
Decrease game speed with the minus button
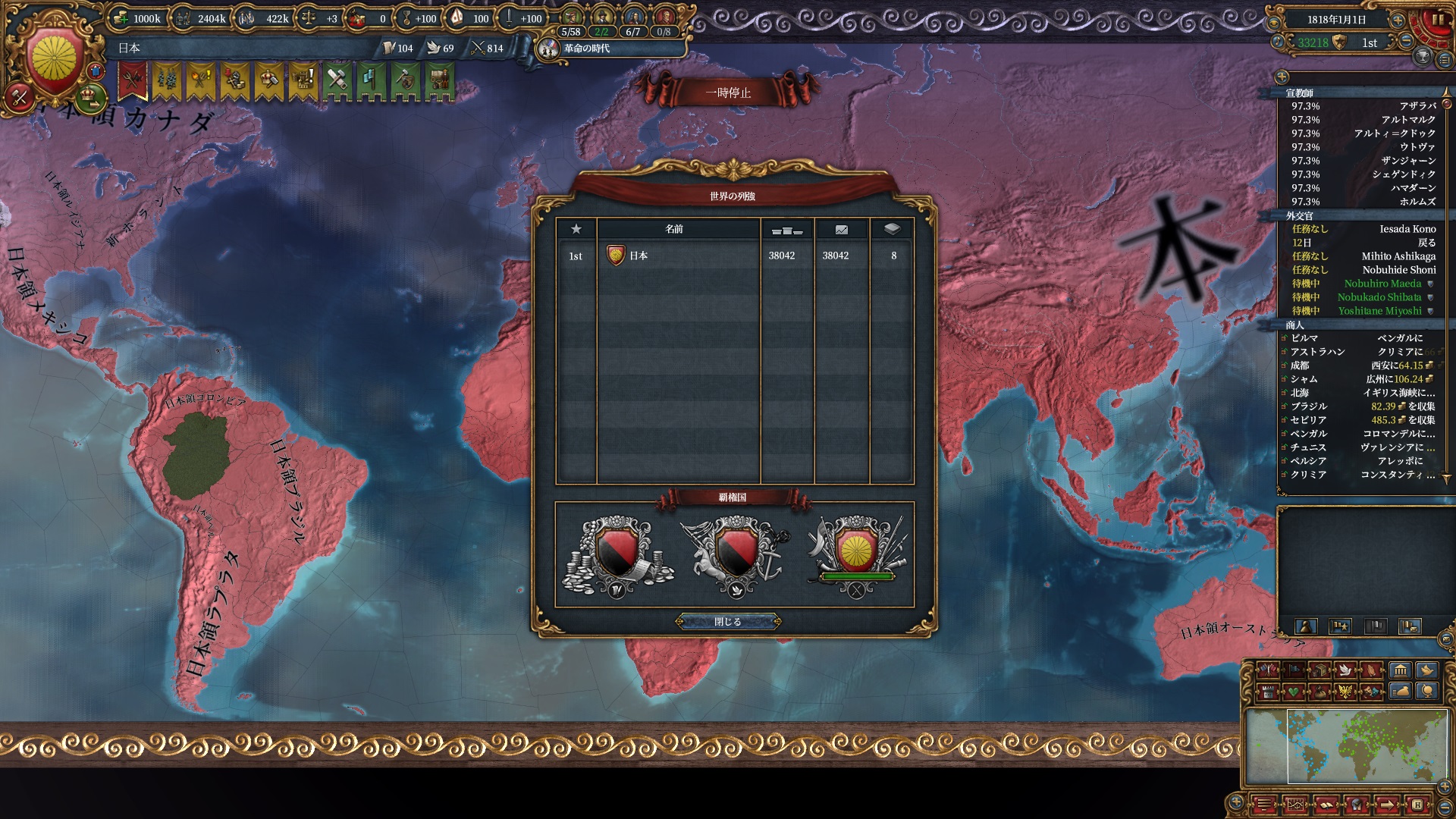pos(1407,42)
